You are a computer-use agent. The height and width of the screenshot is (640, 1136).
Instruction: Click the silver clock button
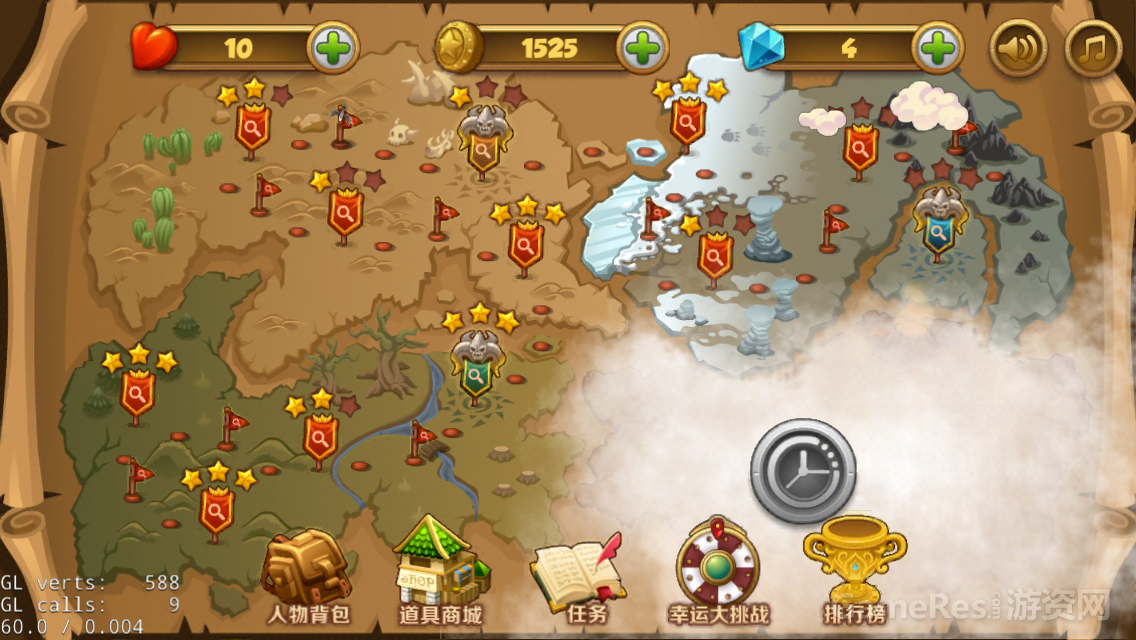pos(803,471)
